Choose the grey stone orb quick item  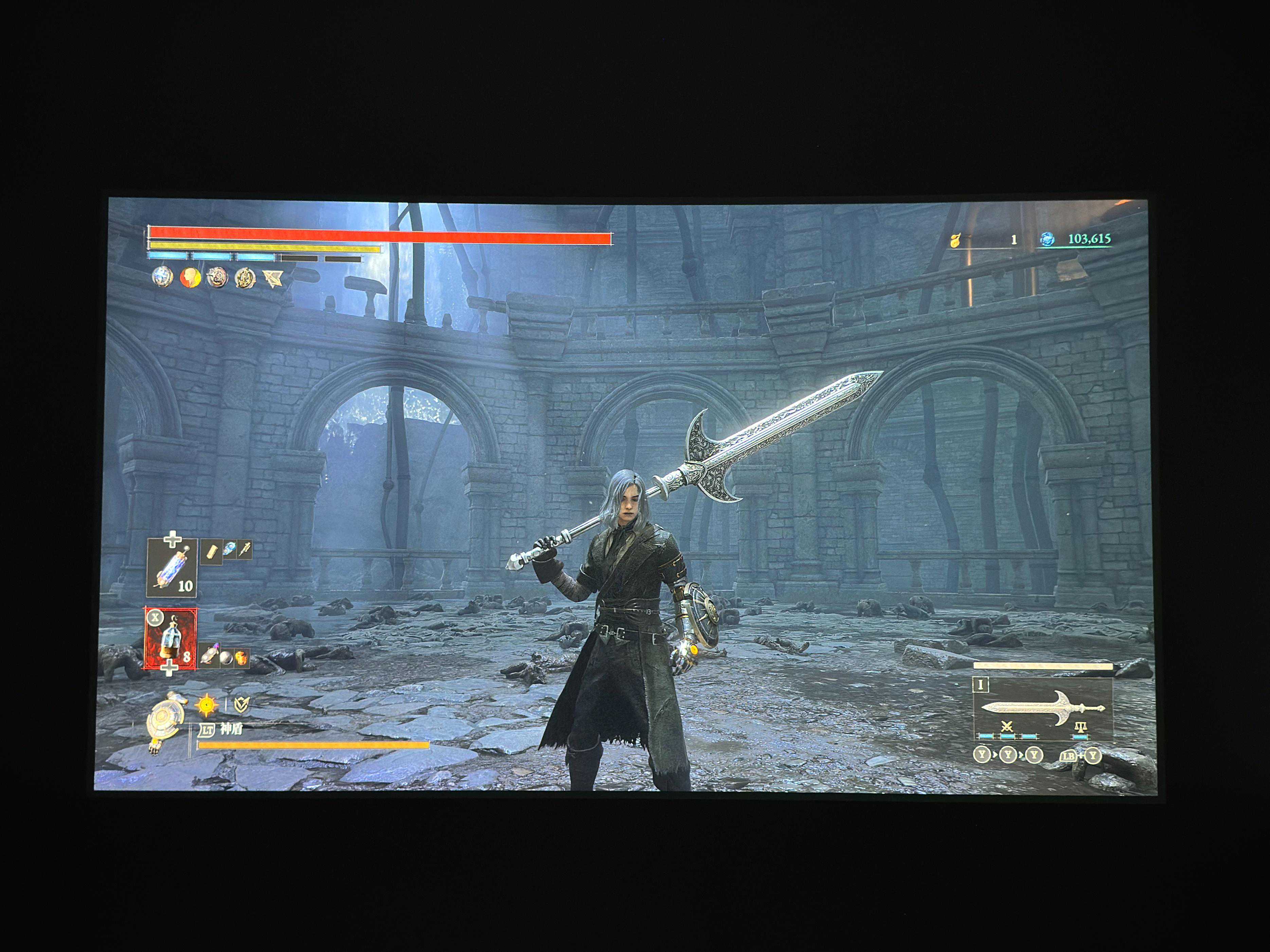[x=226, y=658]
